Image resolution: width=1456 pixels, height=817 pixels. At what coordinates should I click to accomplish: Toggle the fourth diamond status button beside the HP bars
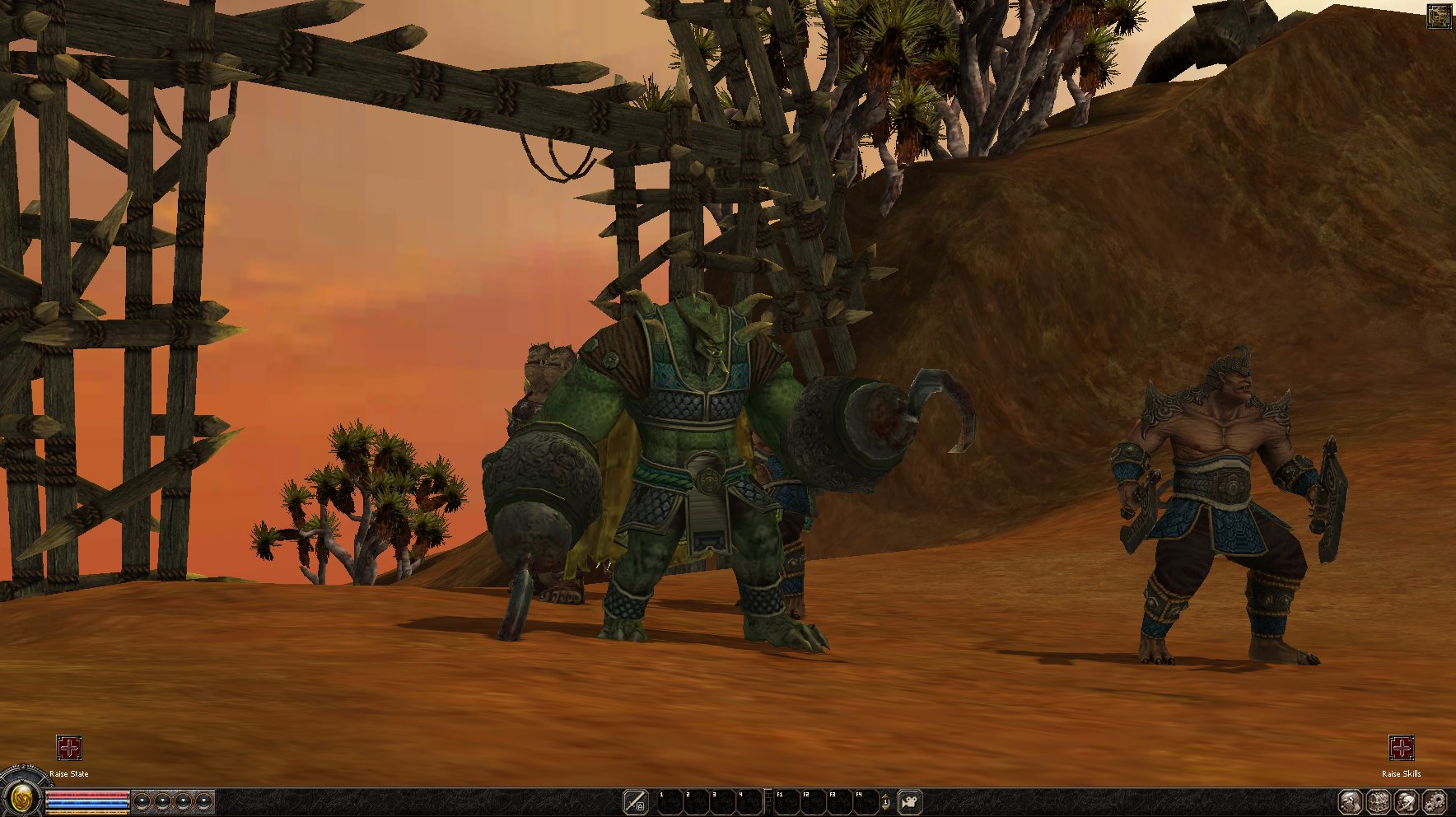coord(204,800)
